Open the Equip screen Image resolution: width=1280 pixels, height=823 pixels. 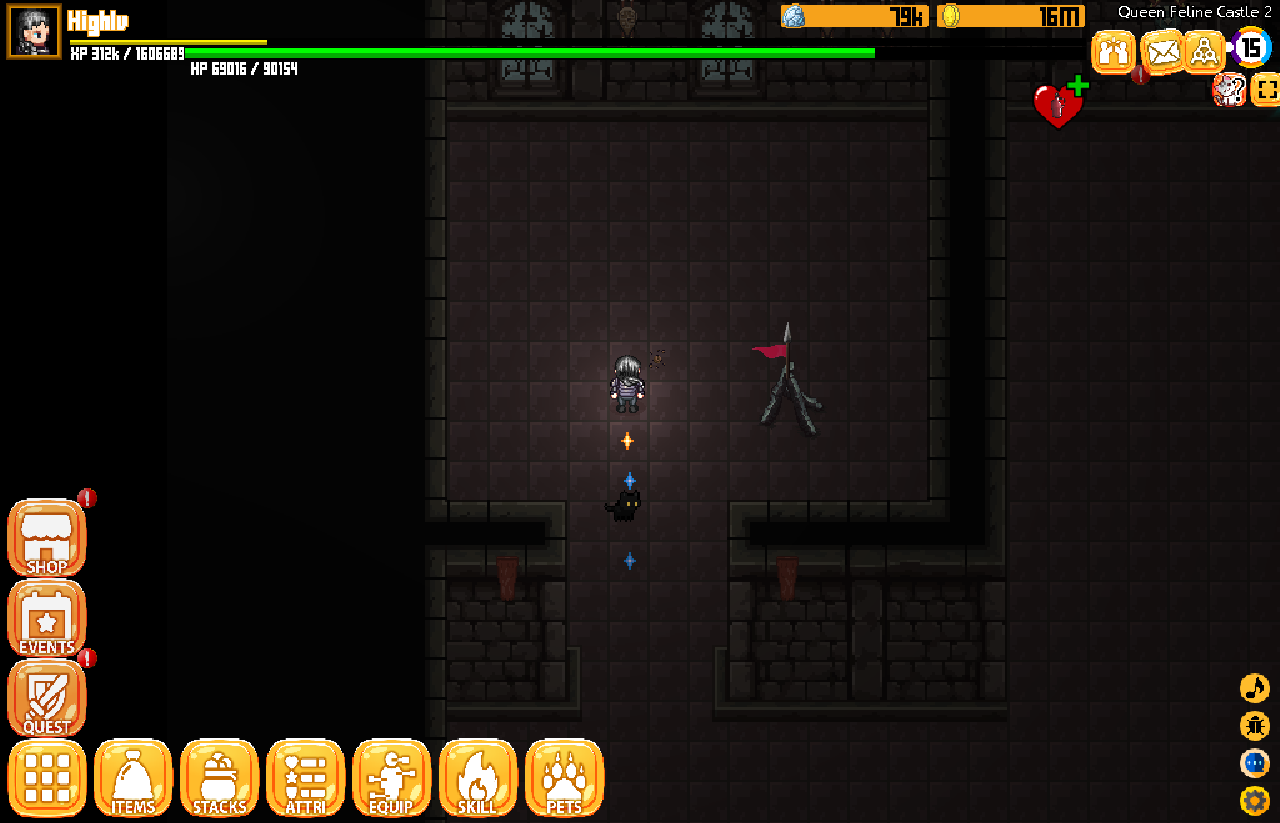click(x=391, y=778)
